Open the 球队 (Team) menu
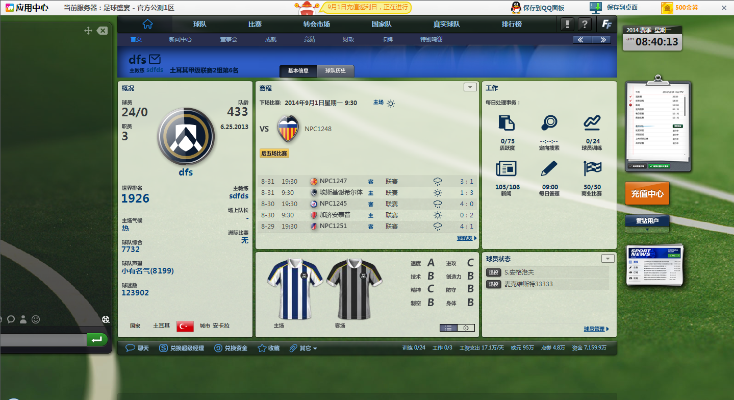The image size is (734, 400). [200, 23]
